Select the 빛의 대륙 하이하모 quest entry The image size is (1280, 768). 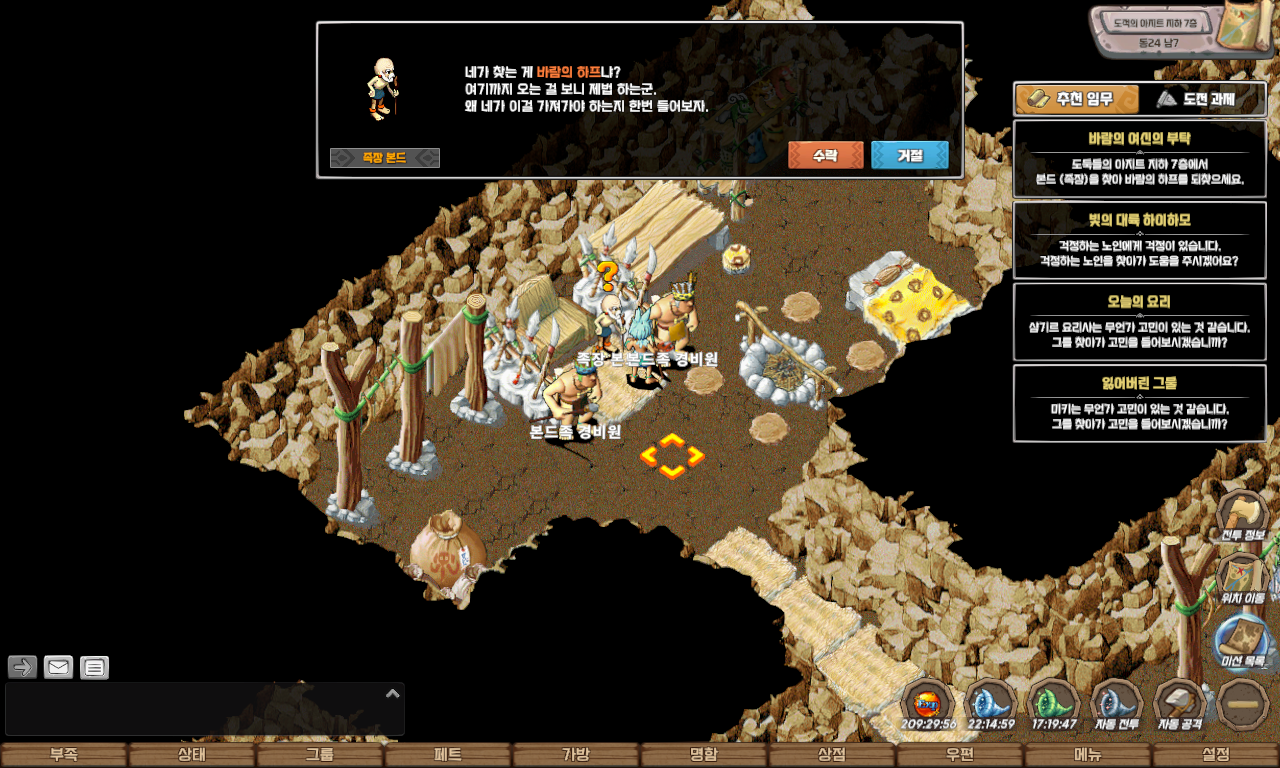pos(1140,240)
